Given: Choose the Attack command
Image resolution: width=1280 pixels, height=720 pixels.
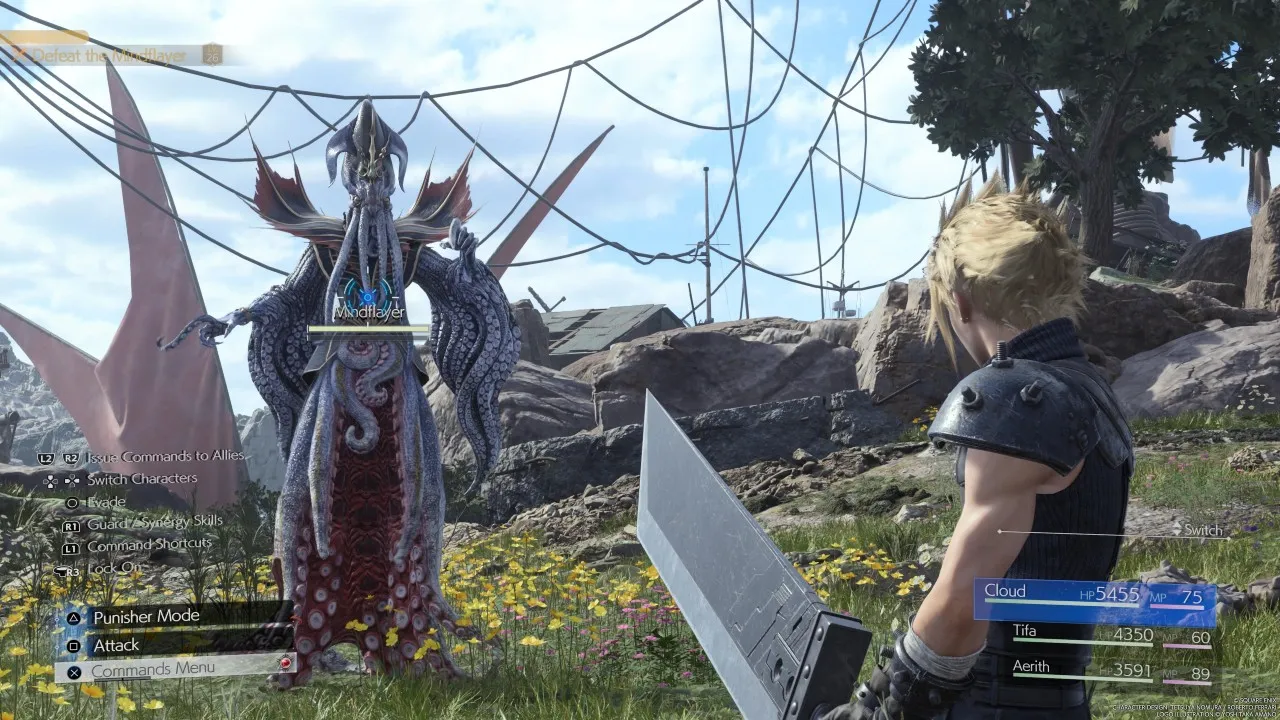Looking at the screenshot, I should (117, 645).
